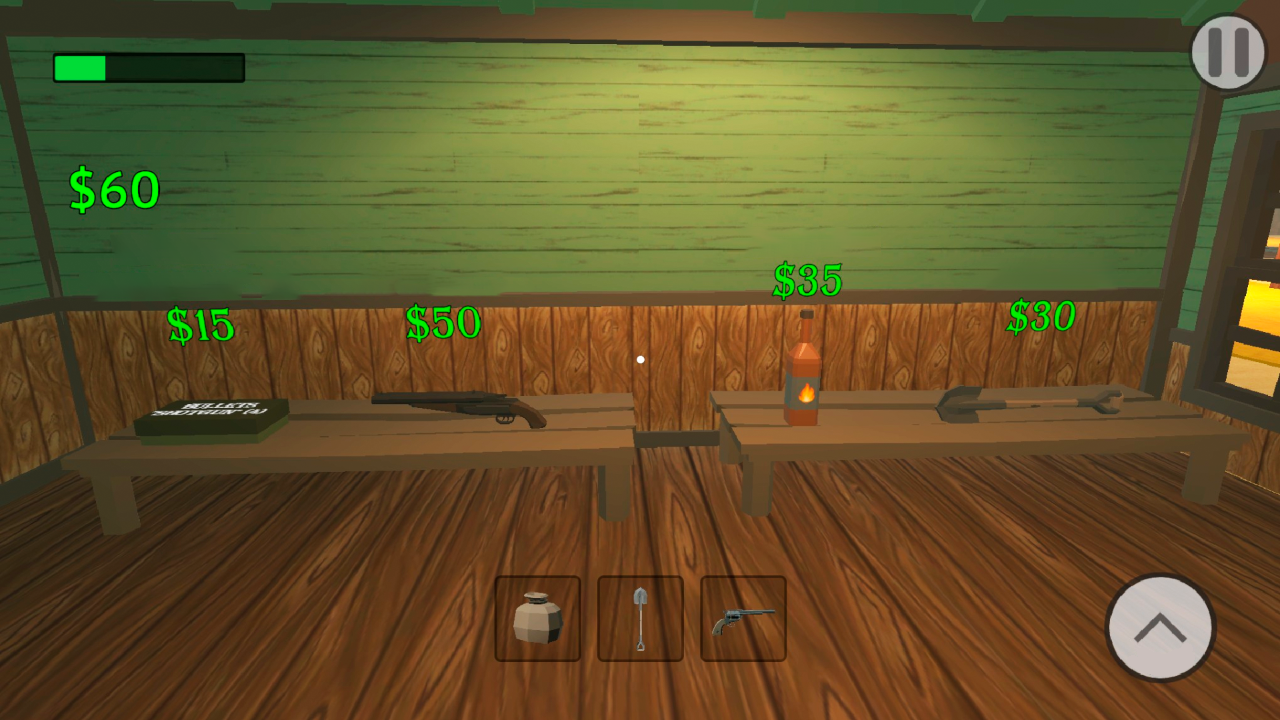Screen dimensions: 1280x720
Task: Click the $60 money counter
Action: pos(115,190)
